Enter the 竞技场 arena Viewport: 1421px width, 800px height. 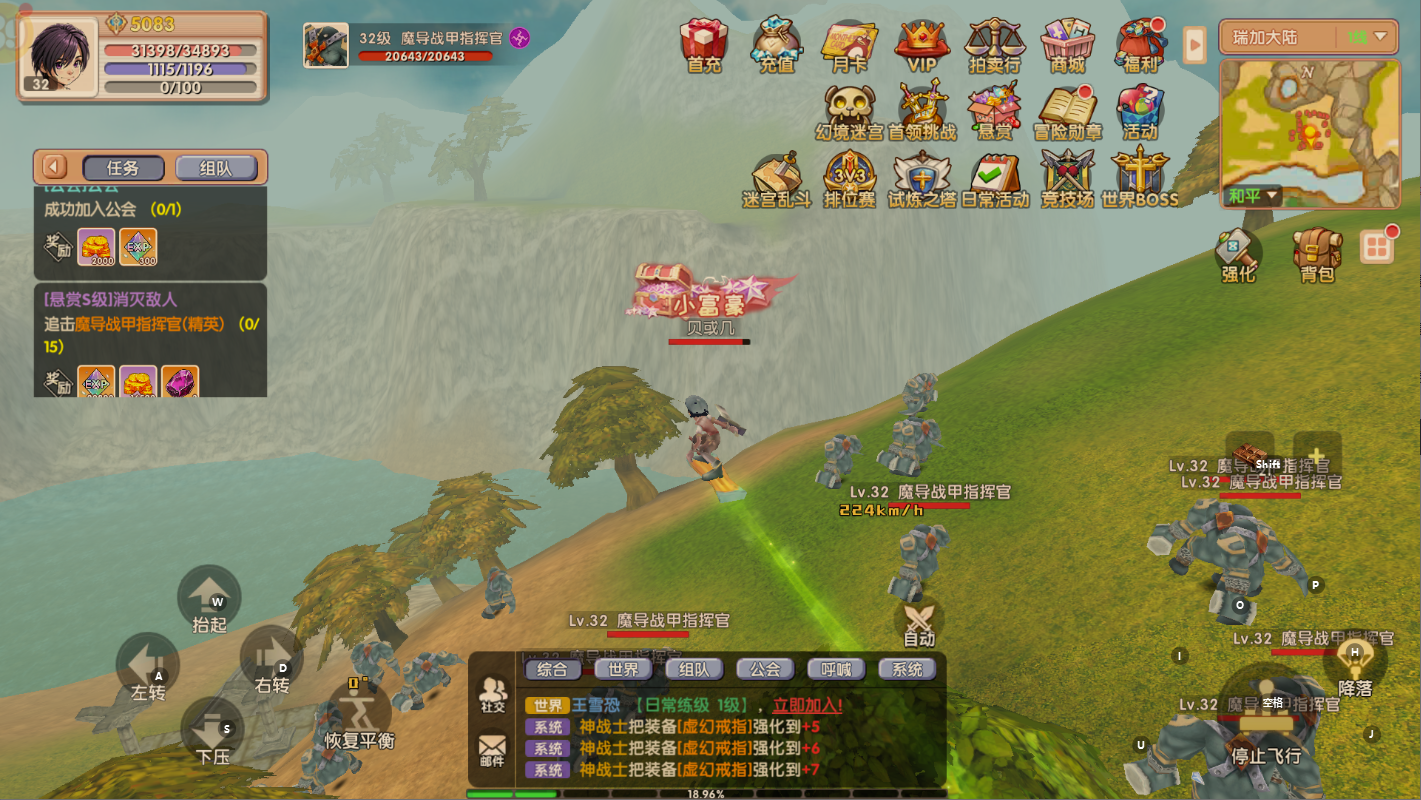point(1067,178)
